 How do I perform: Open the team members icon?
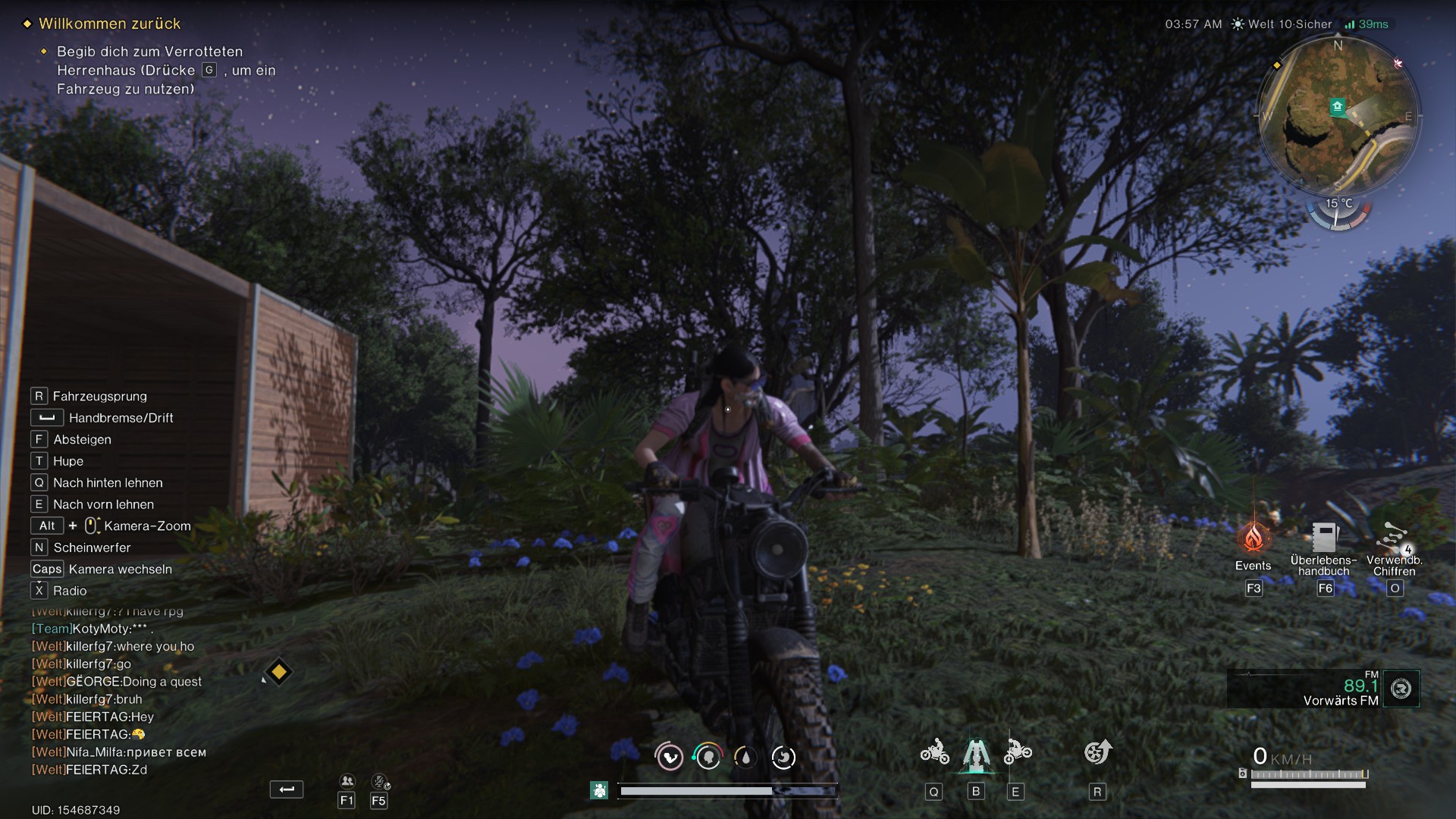[x=347, y=781]
